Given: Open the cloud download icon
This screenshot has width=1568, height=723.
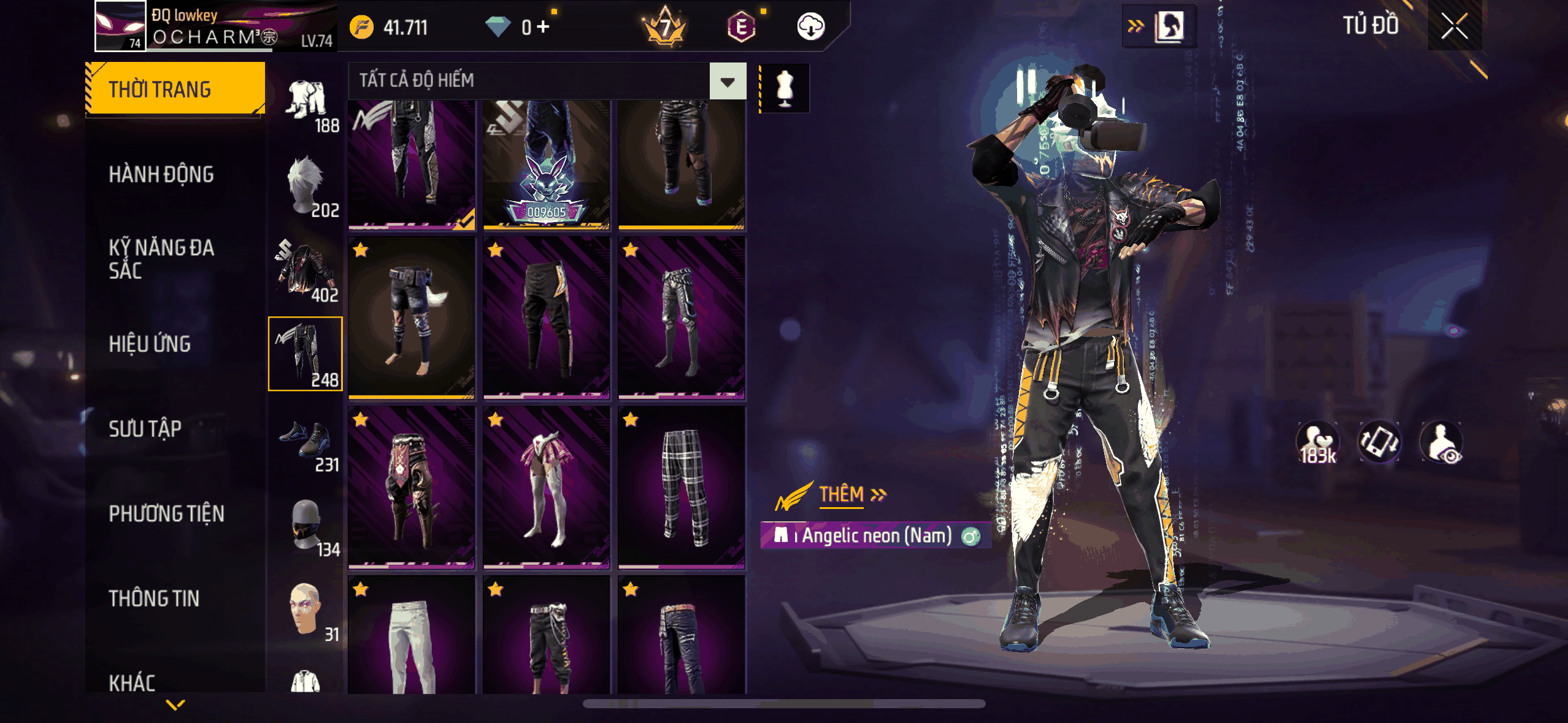Looking at the screenshot, I should coord(810,27).
